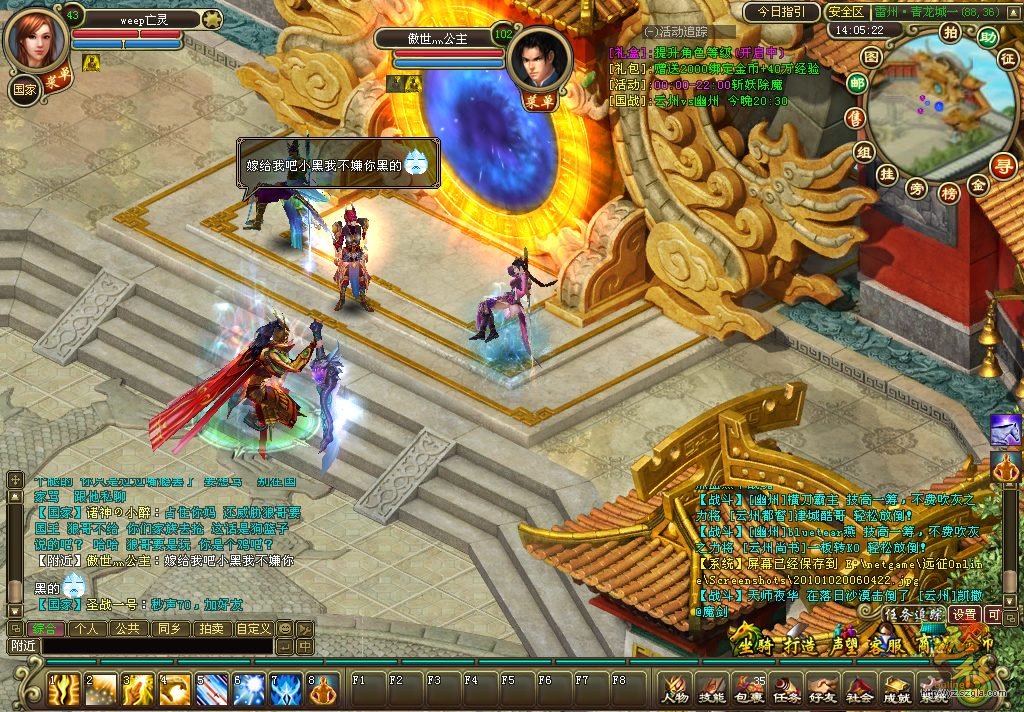The image size is (1024, 712).
Task: Open the 人物 character panel
Action: (675, 689)
